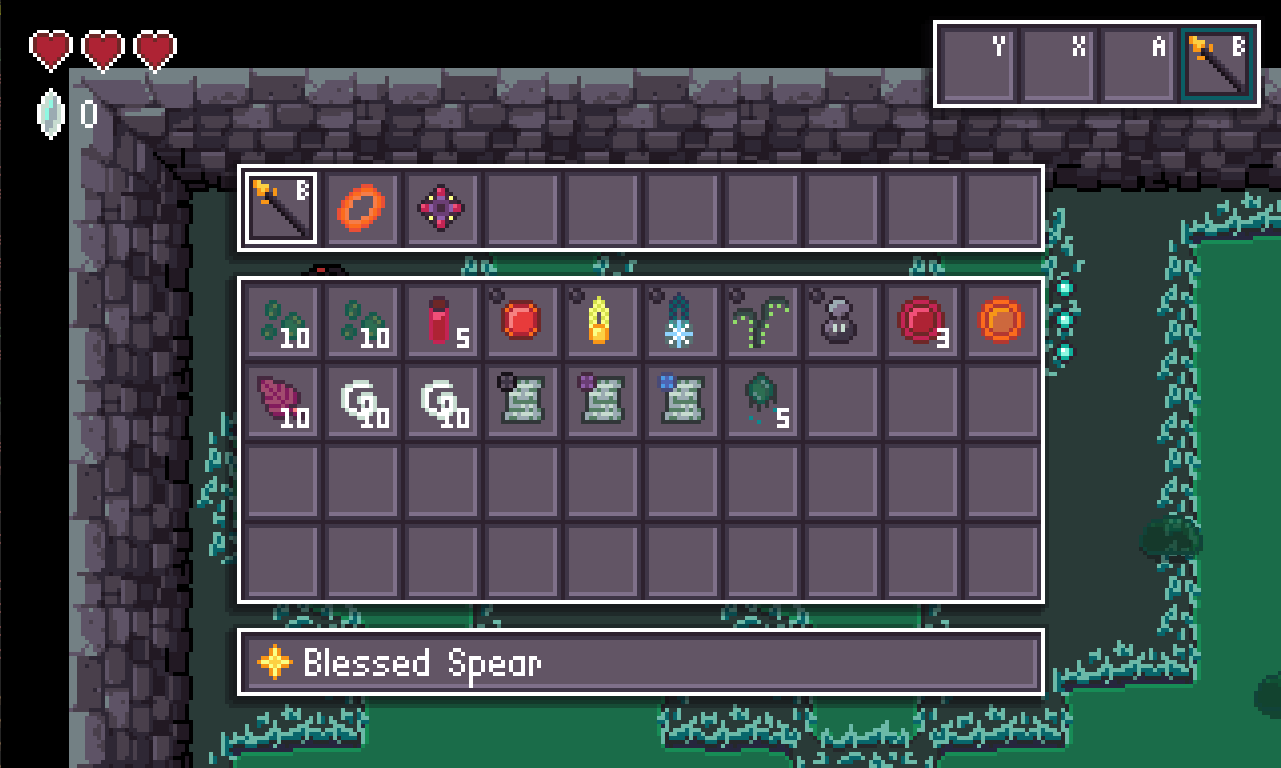Screen dimensions: 1281x768
Task: Select the bomb in the inventory
Action: click(x=842, y=320)
